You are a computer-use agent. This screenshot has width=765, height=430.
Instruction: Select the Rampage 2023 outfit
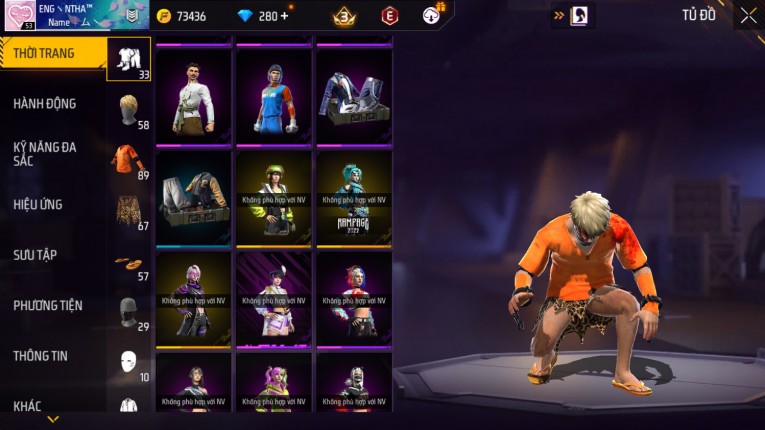[x=354, y=198]
